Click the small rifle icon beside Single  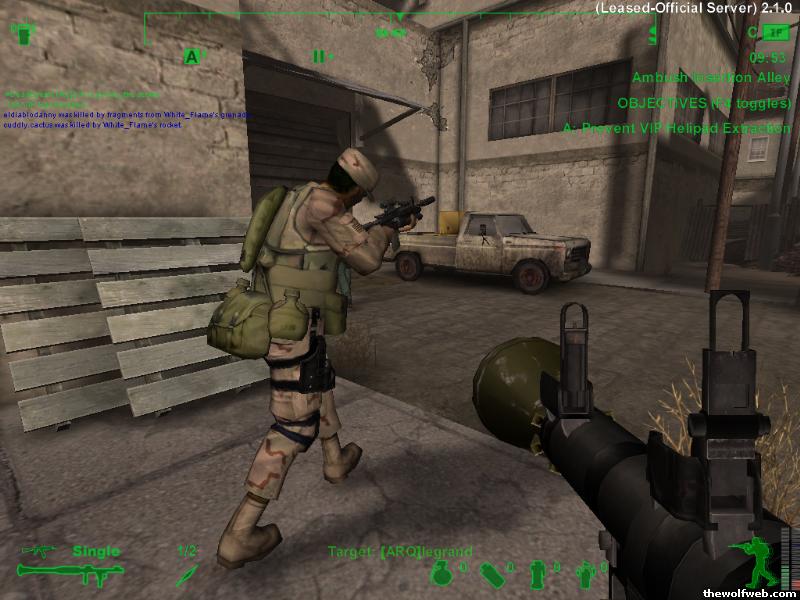click(42, 551)
